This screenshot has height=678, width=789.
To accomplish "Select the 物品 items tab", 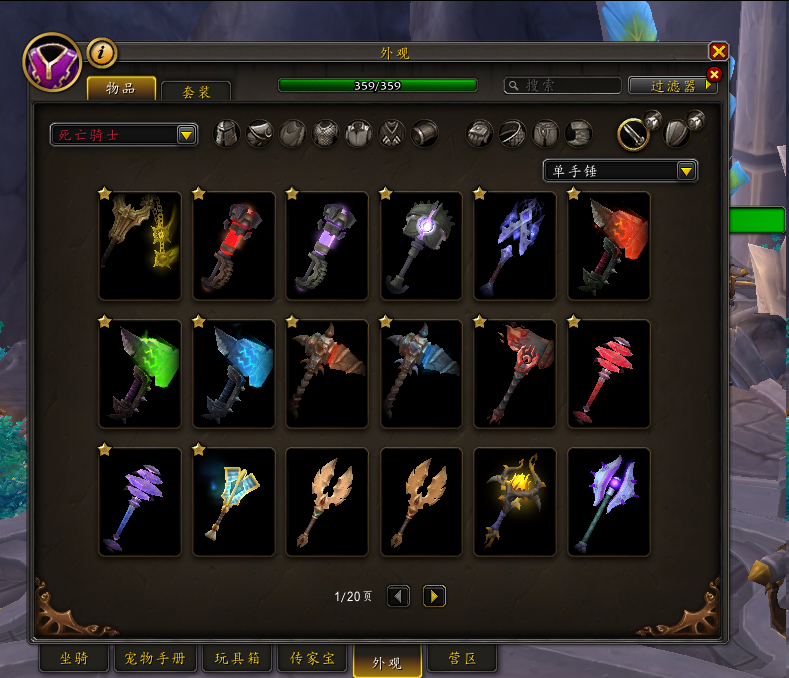I will tap(121, 88).
